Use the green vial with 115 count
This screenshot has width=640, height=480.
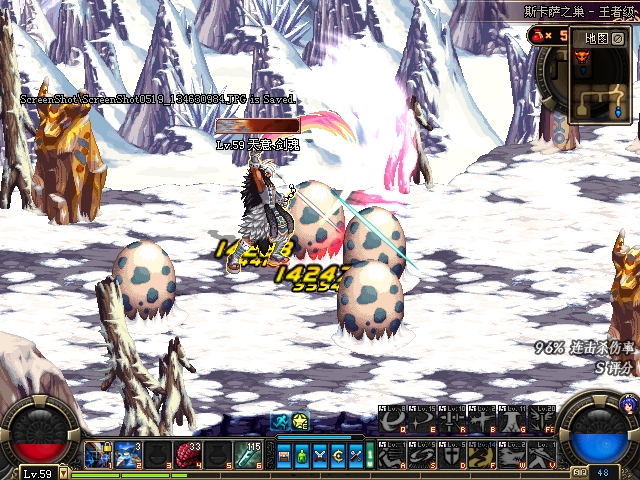point(247,454)
